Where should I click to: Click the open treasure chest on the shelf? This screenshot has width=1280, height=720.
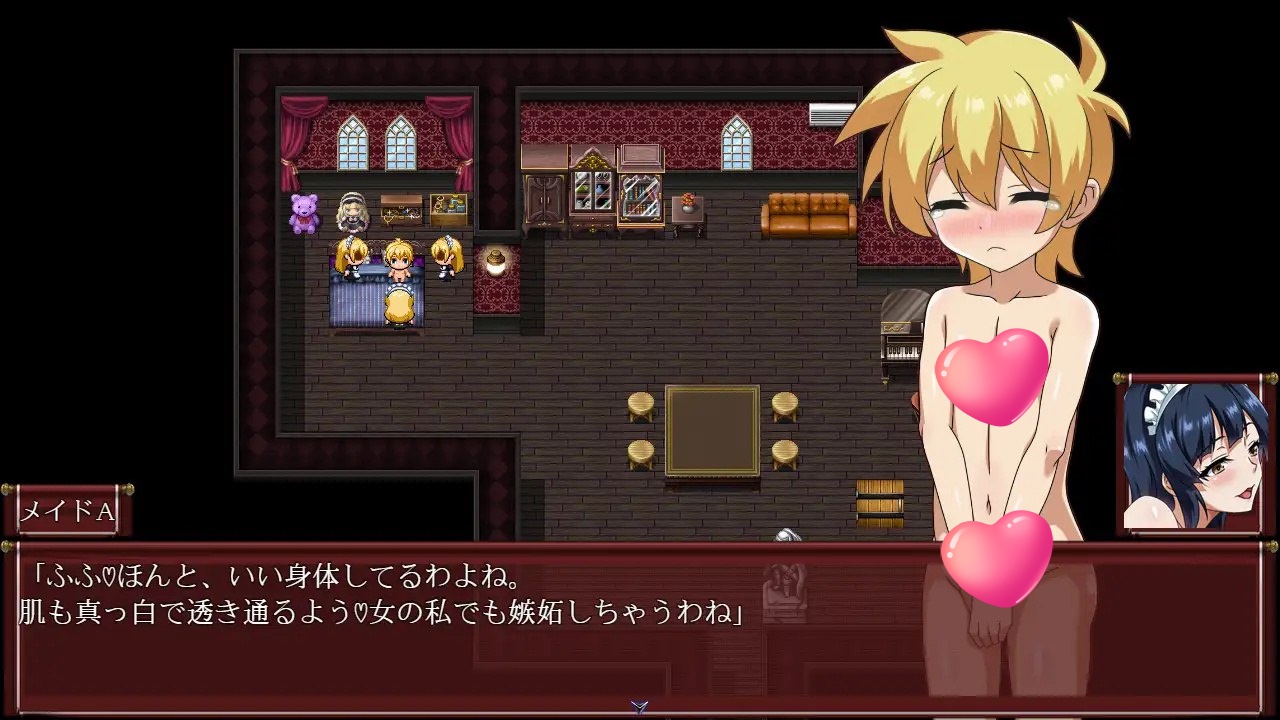[x=400, y=208]
